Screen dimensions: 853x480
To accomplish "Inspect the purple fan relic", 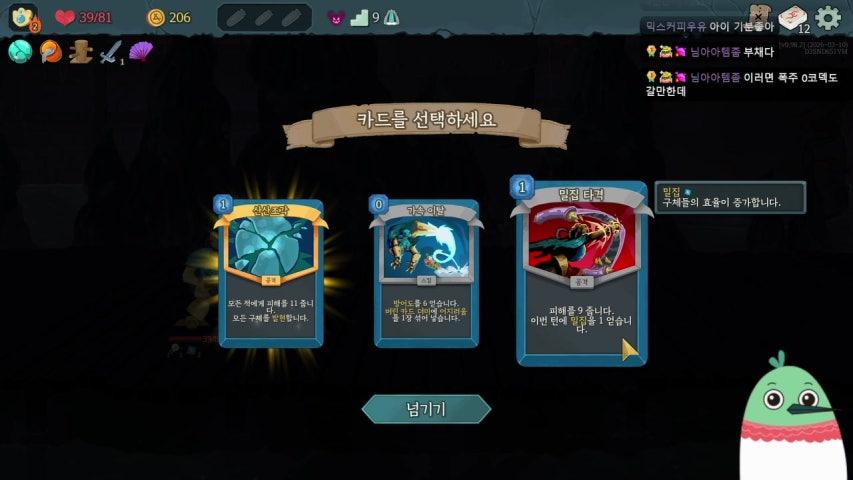I will click(141, 52).
